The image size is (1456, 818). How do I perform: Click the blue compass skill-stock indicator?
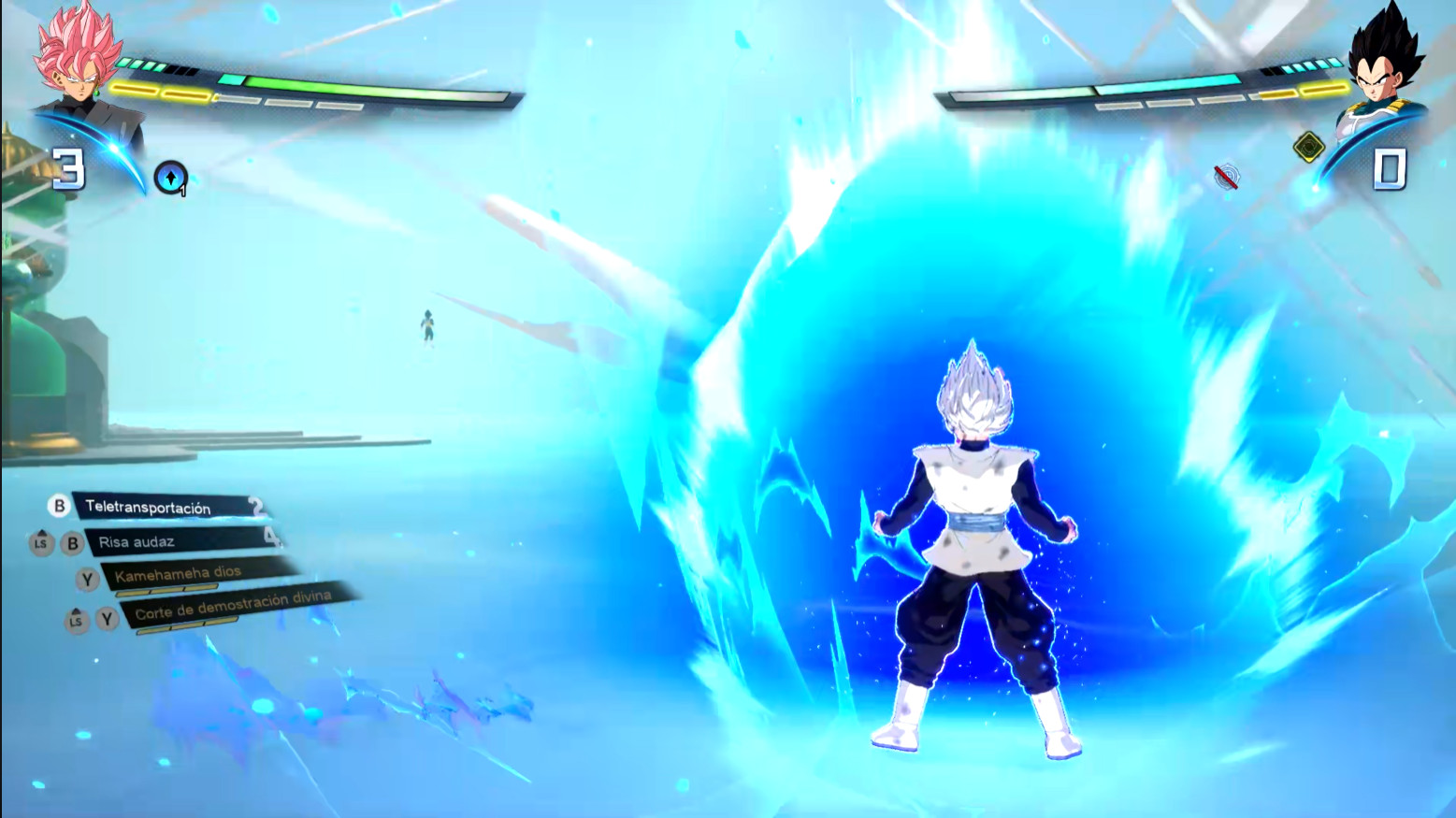pos(169,176)
